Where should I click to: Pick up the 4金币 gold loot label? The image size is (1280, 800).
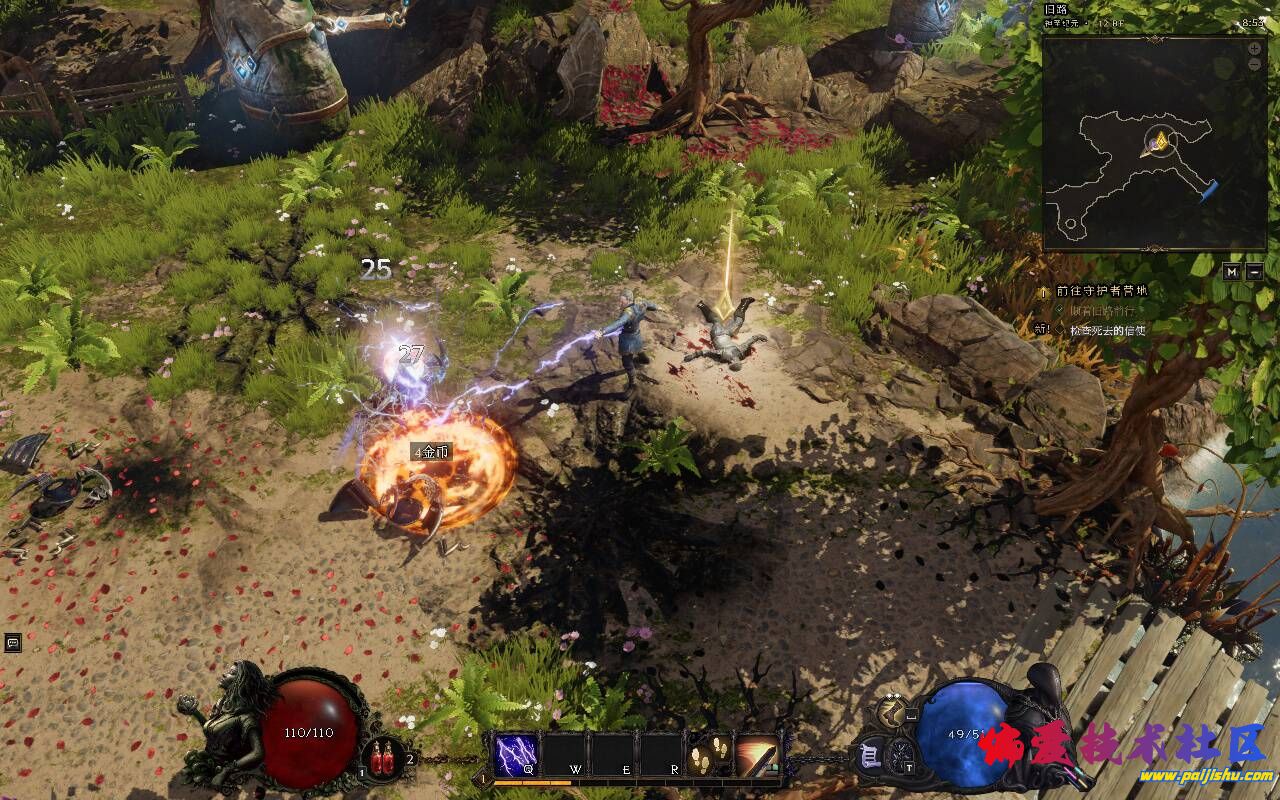tap(431, 452)
